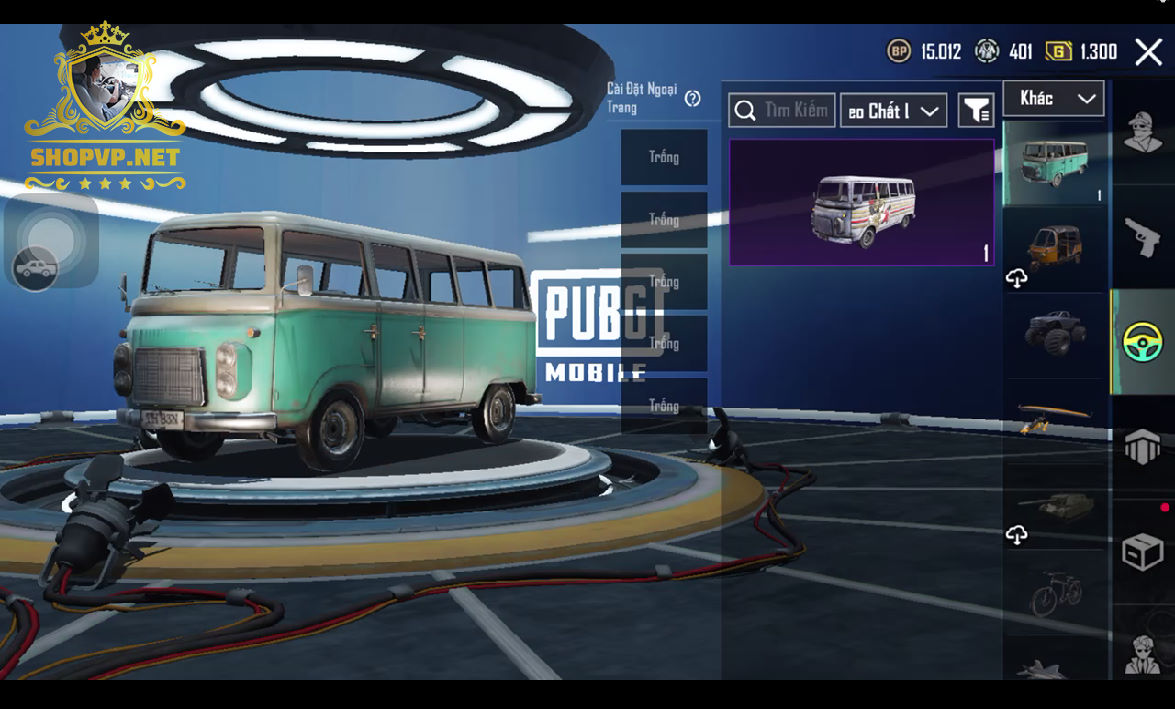Screen dimensions: 1175x709
Task: Select the motor glider vehicle
Action: 1056,420
